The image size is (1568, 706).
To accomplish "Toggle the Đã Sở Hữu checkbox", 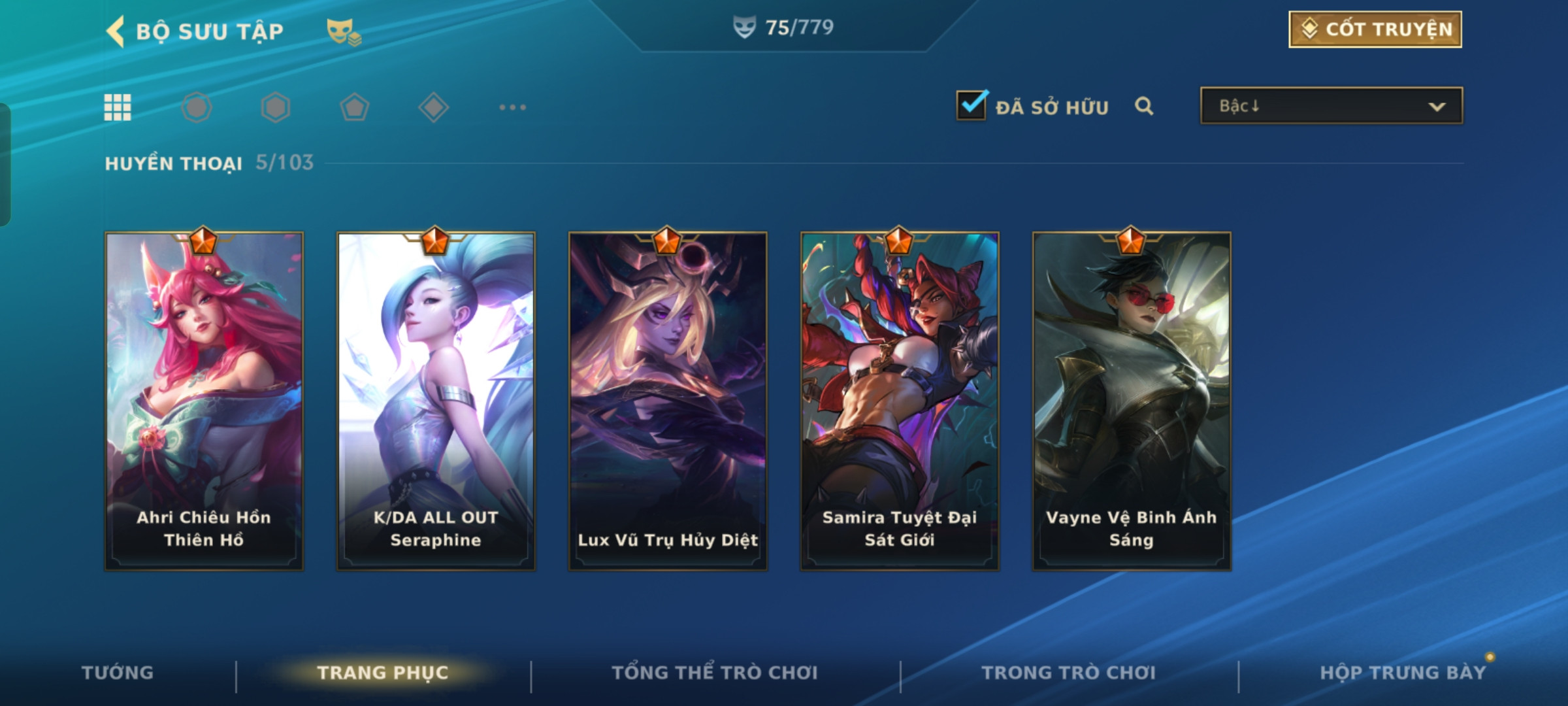I will tap(972, 106).
